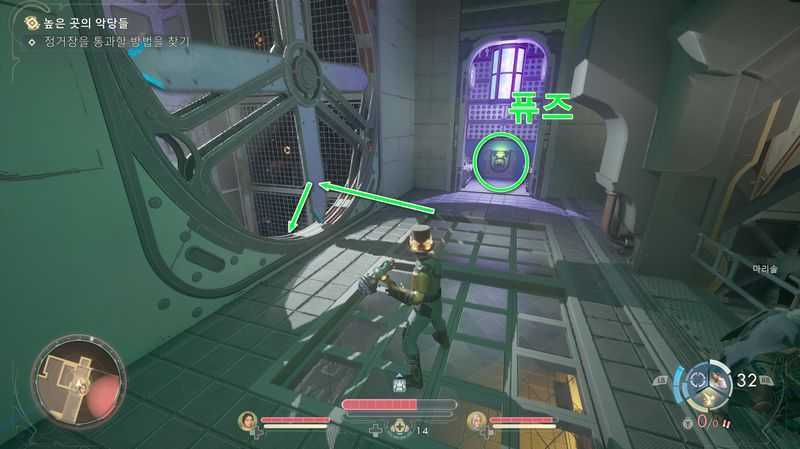The width and height of the screenshot is (800, 449).
Task: Select the right character portrait
Action: [475, 421]
